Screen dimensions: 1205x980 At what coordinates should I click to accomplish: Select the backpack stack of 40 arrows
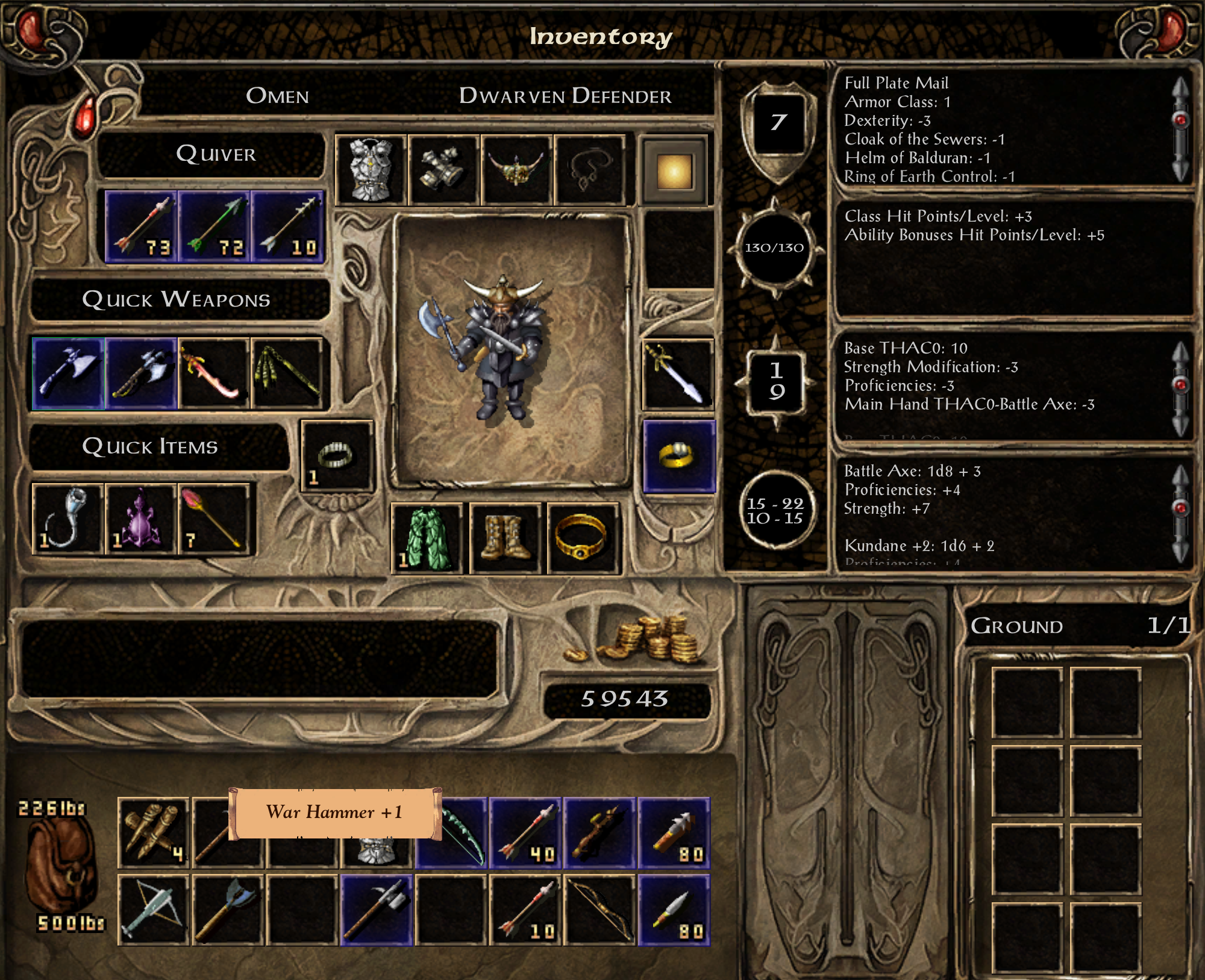tap(525, 832)
